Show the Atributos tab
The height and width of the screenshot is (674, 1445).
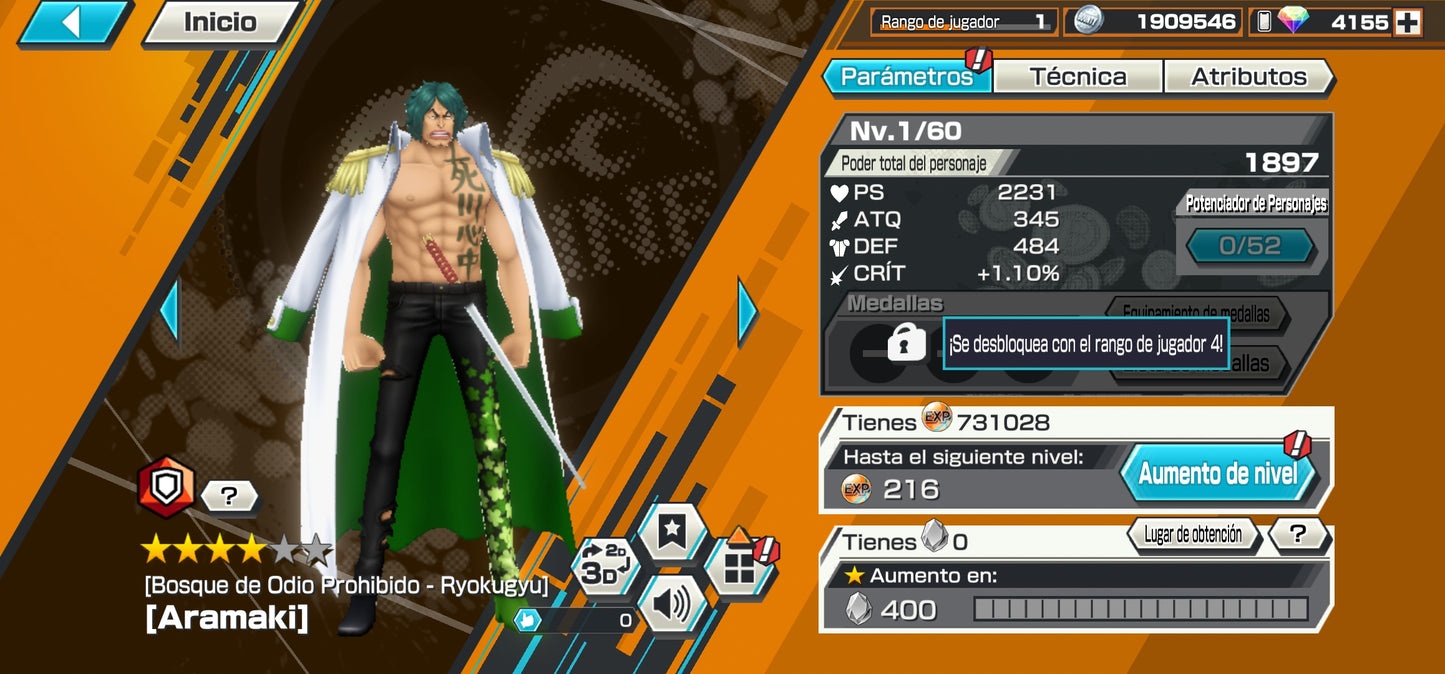[x=1248, y=77]
